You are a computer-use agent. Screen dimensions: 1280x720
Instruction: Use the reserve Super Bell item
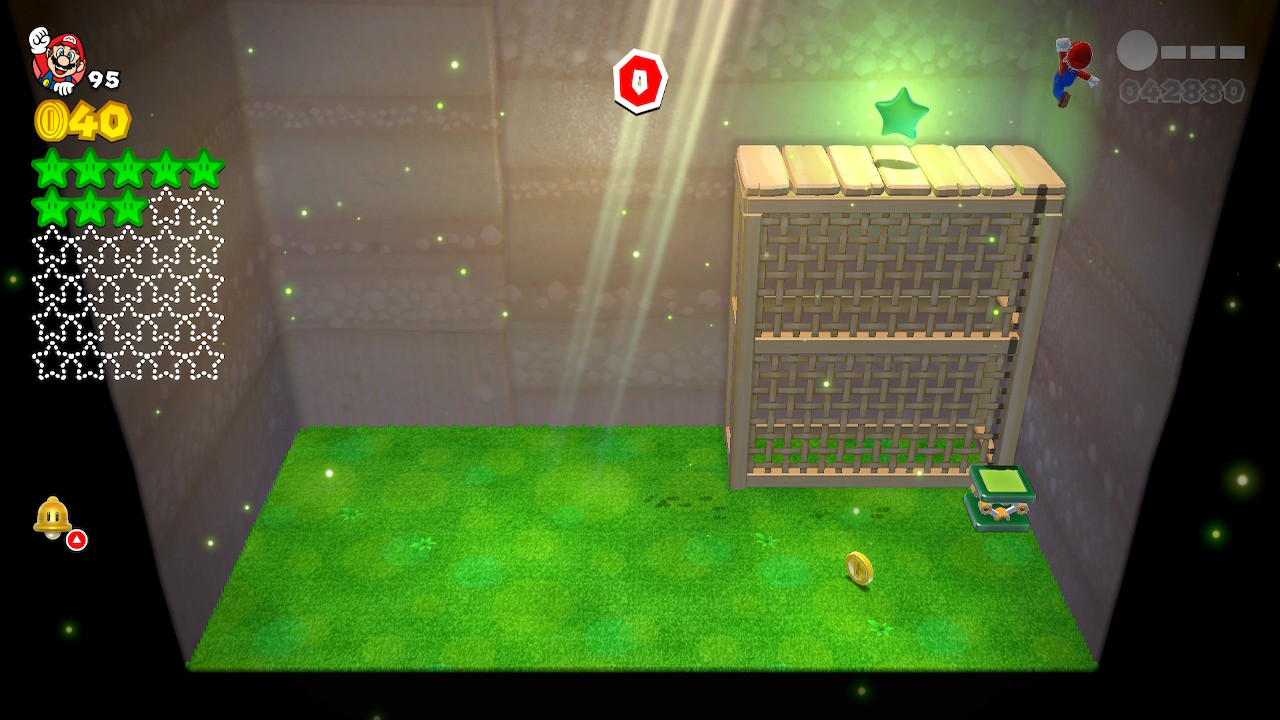[53, 517]
